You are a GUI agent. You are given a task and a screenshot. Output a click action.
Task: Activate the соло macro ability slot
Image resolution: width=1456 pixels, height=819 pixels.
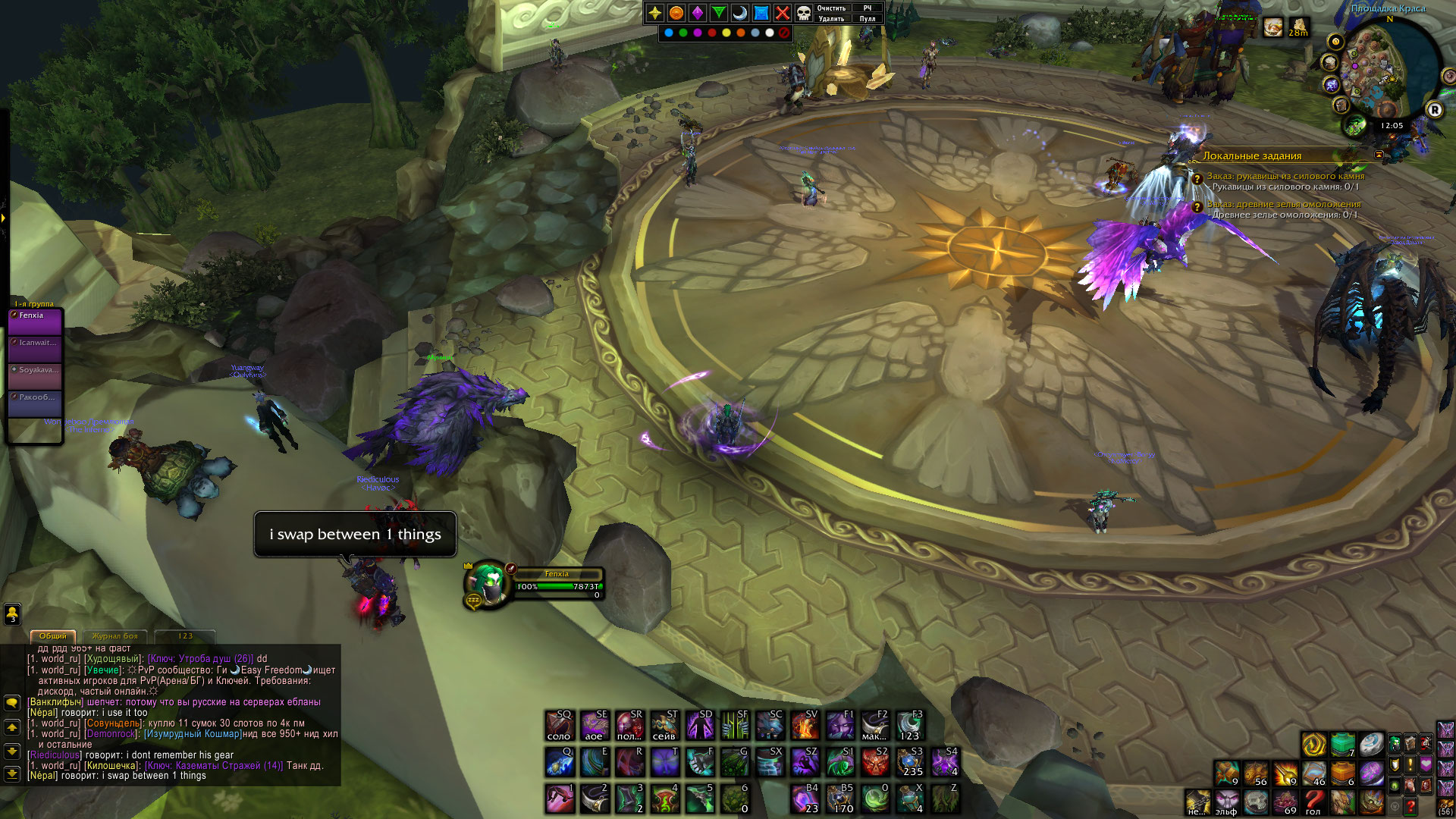pyautogui.click(x=560, y=726)
